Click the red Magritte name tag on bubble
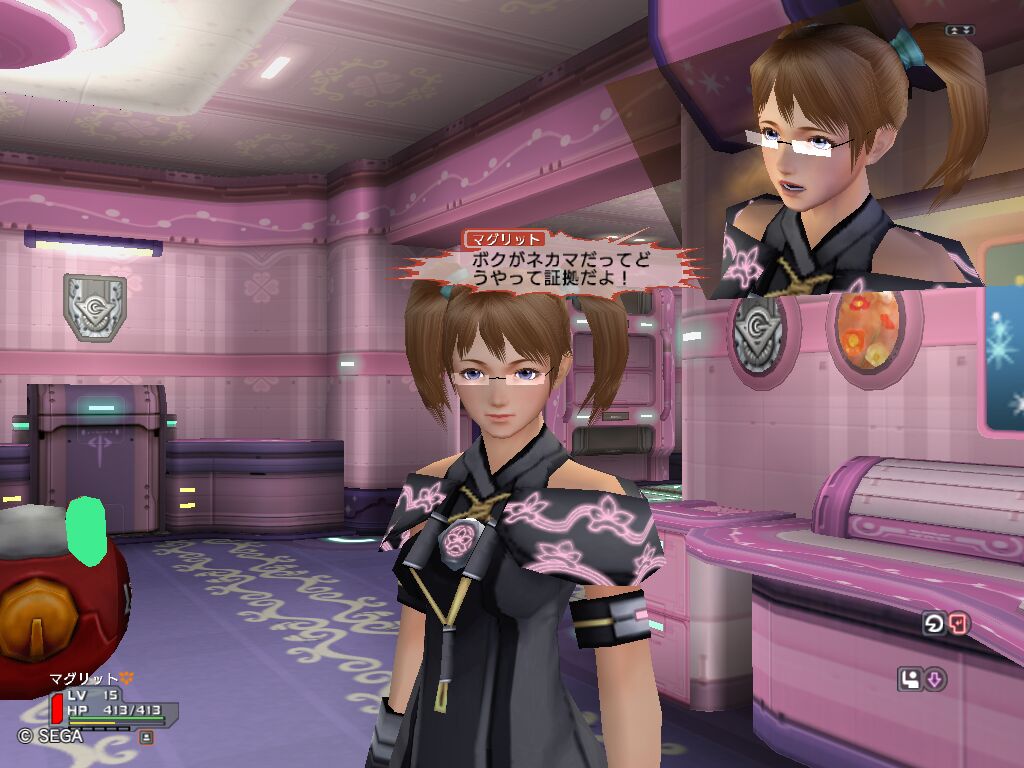Screen dimensions: 1024x768 pos(506,239)
